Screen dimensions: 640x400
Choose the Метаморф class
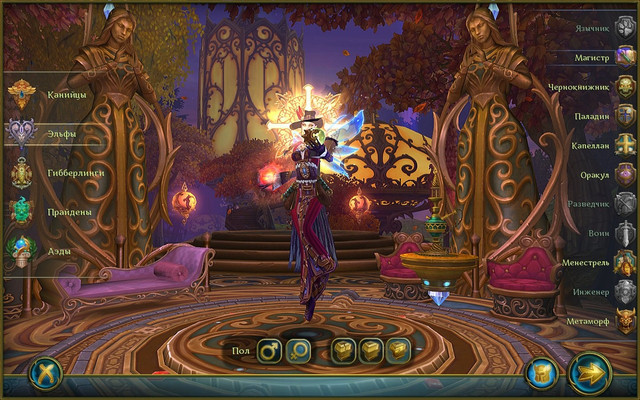point(625,320)
